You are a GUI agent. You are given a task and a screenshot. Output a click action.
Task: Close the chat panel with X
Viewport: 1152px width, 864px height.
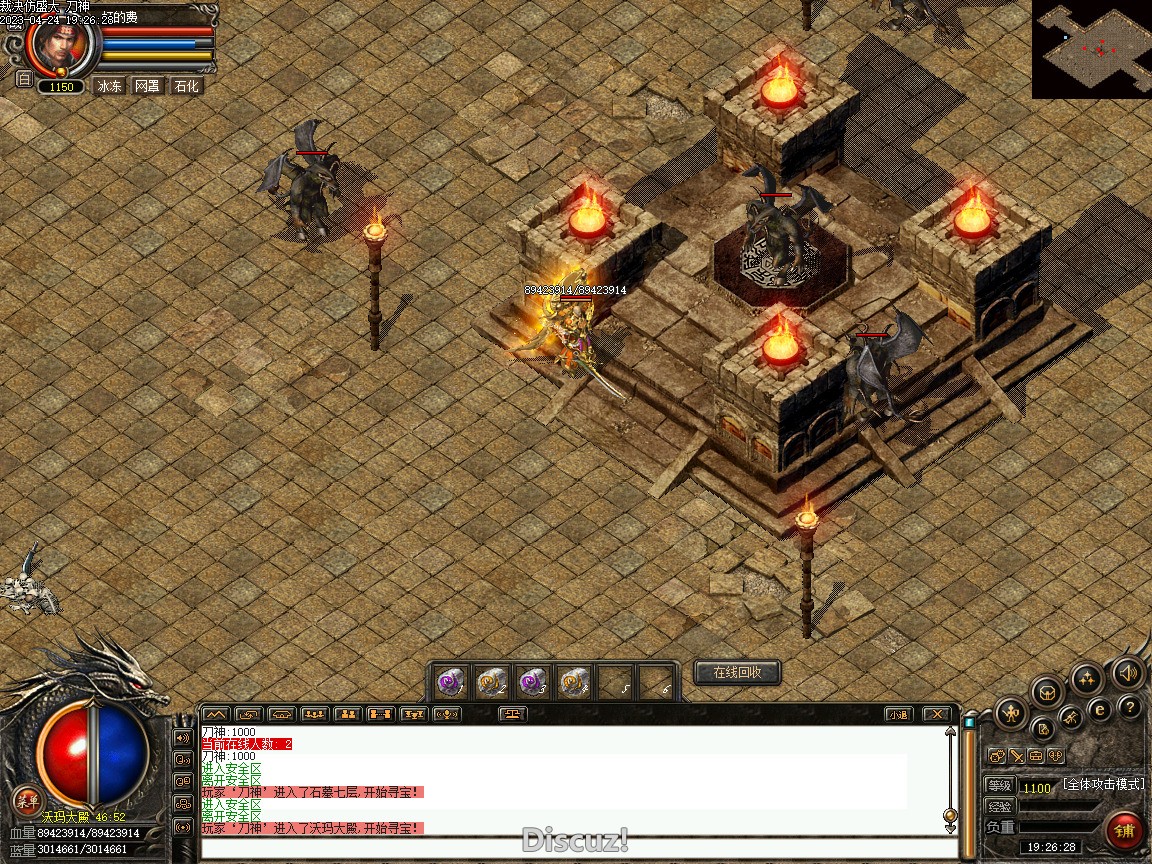coord(935,714)
